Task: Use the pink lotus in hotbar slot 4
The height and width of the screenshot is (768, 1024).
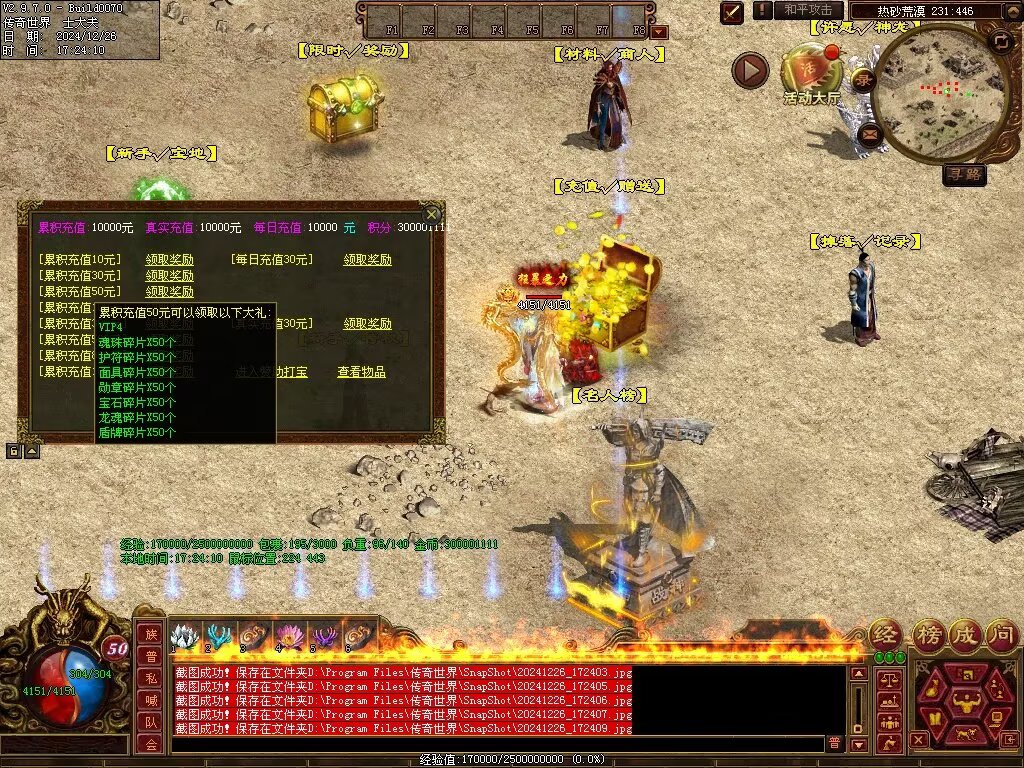Action: 288,637
